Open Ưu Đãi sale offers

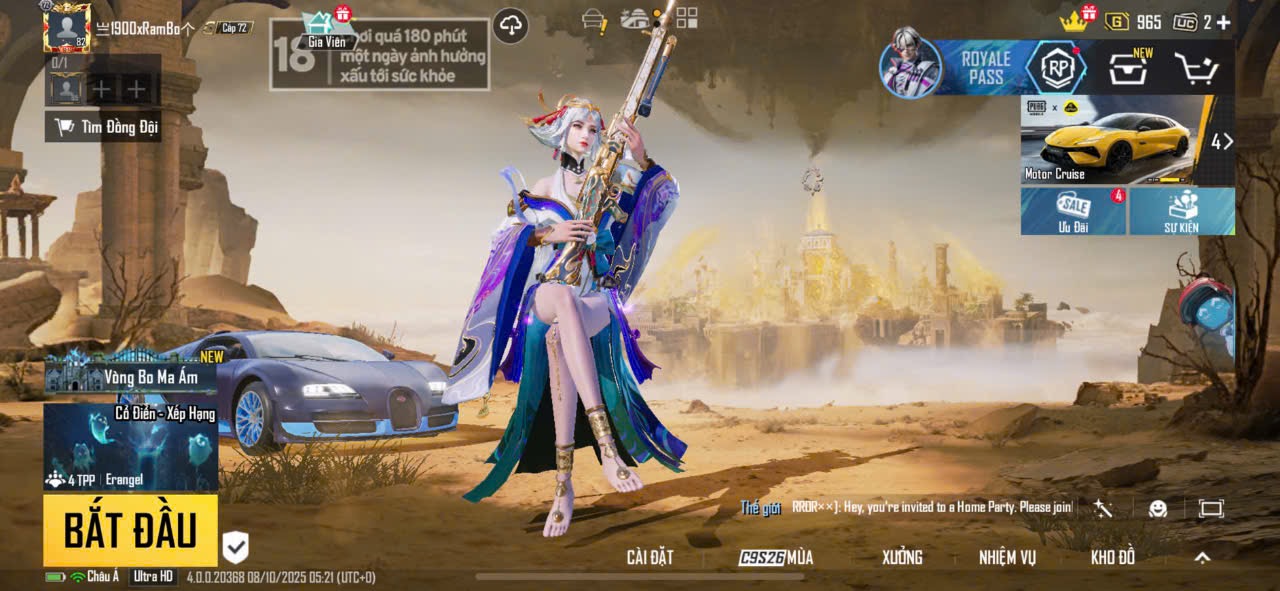pos(1073,210)
